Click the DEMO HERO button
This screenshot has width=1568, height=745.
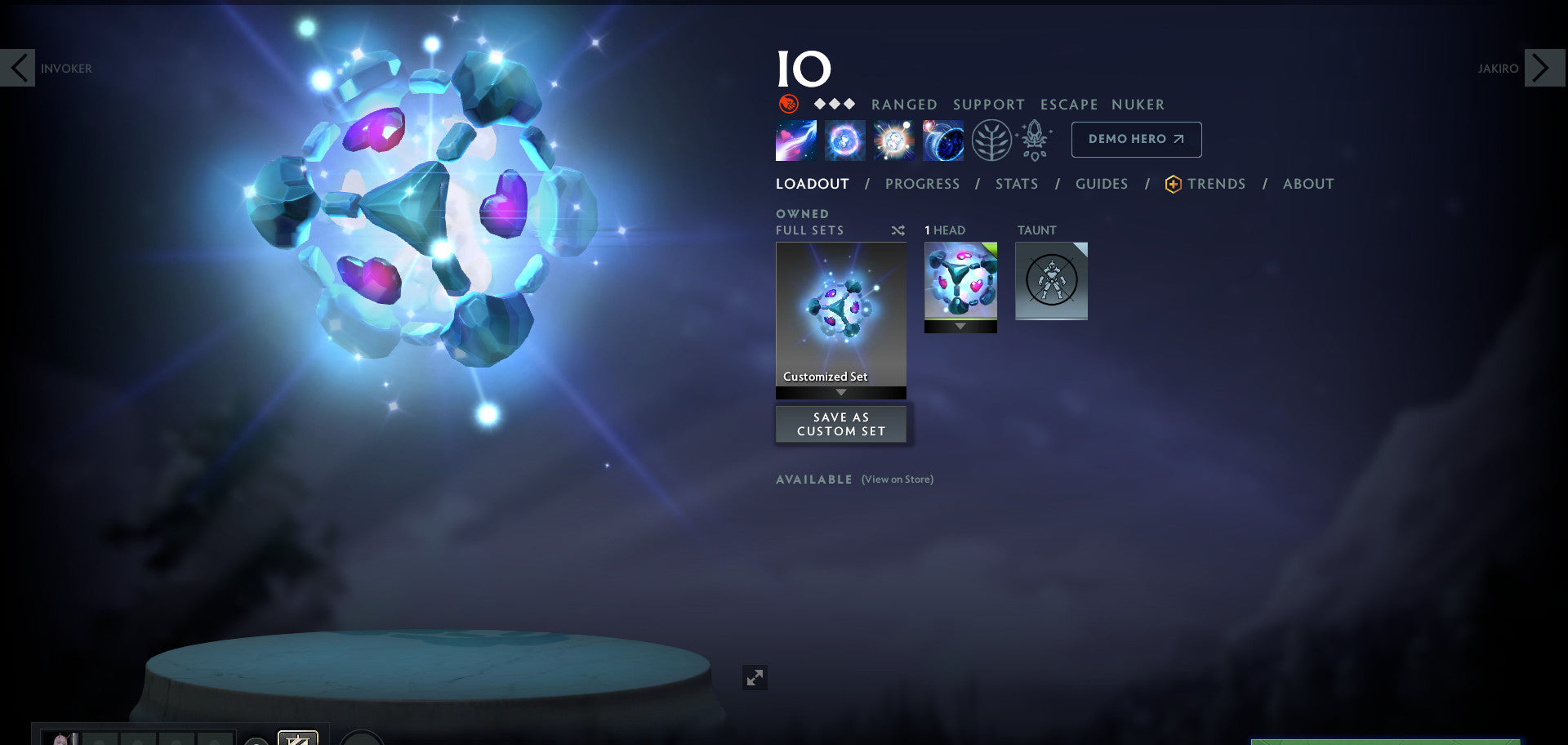coord(1135,139)
